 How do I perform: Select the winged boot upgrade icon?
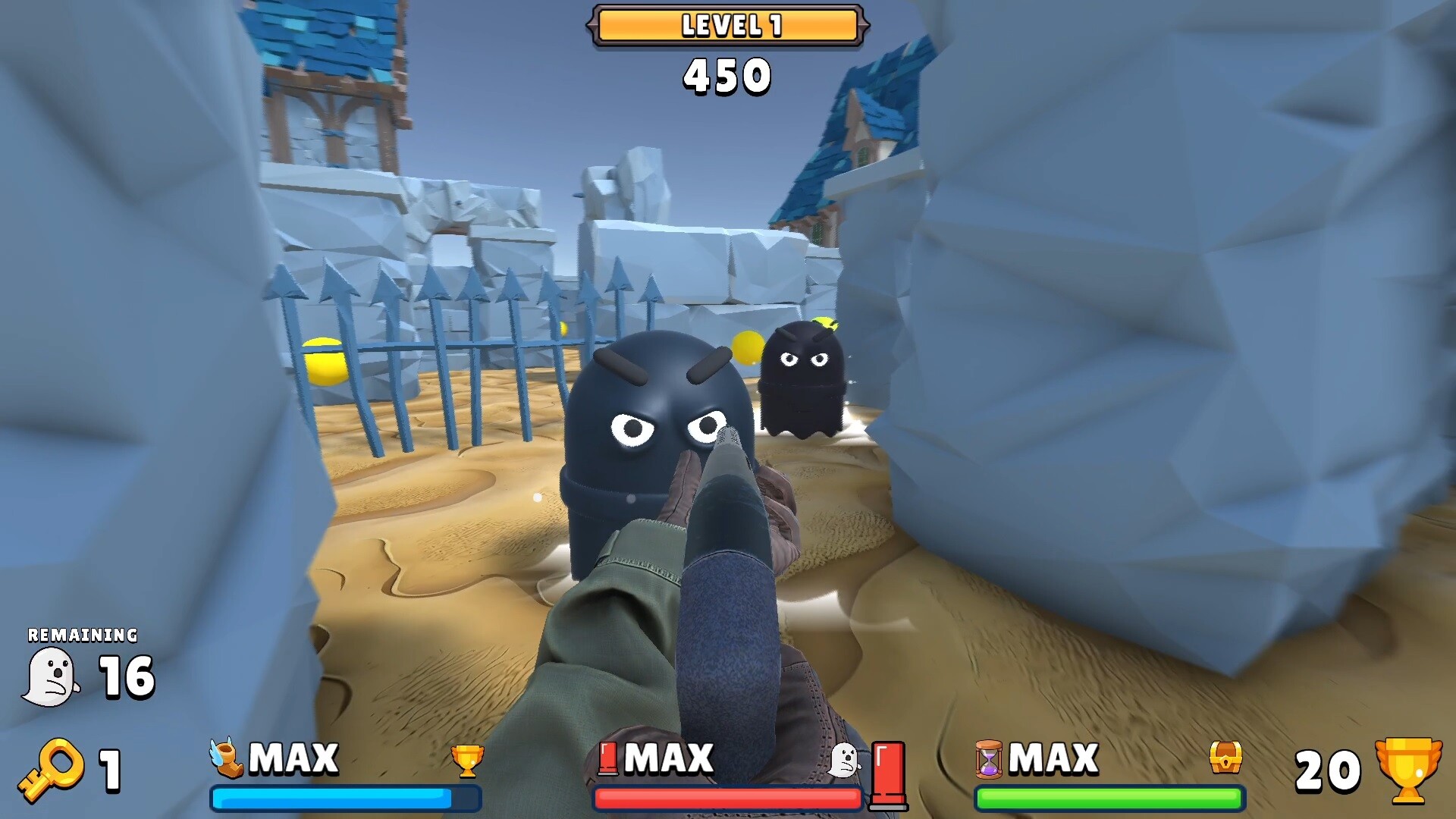click(226, 758)
